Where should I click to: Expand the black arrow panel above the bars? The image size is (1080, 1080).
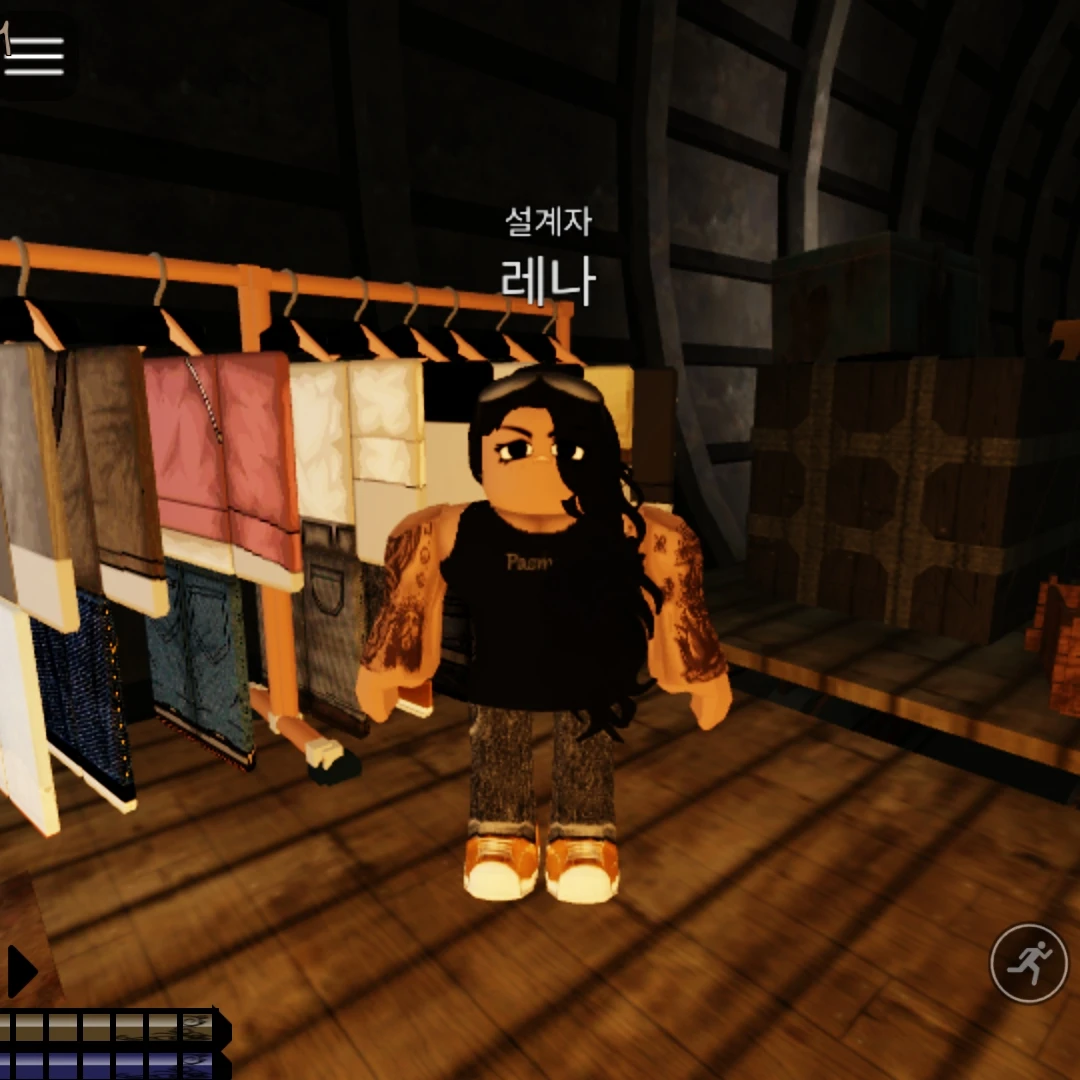pyautogui.click(x=21, y=971)
